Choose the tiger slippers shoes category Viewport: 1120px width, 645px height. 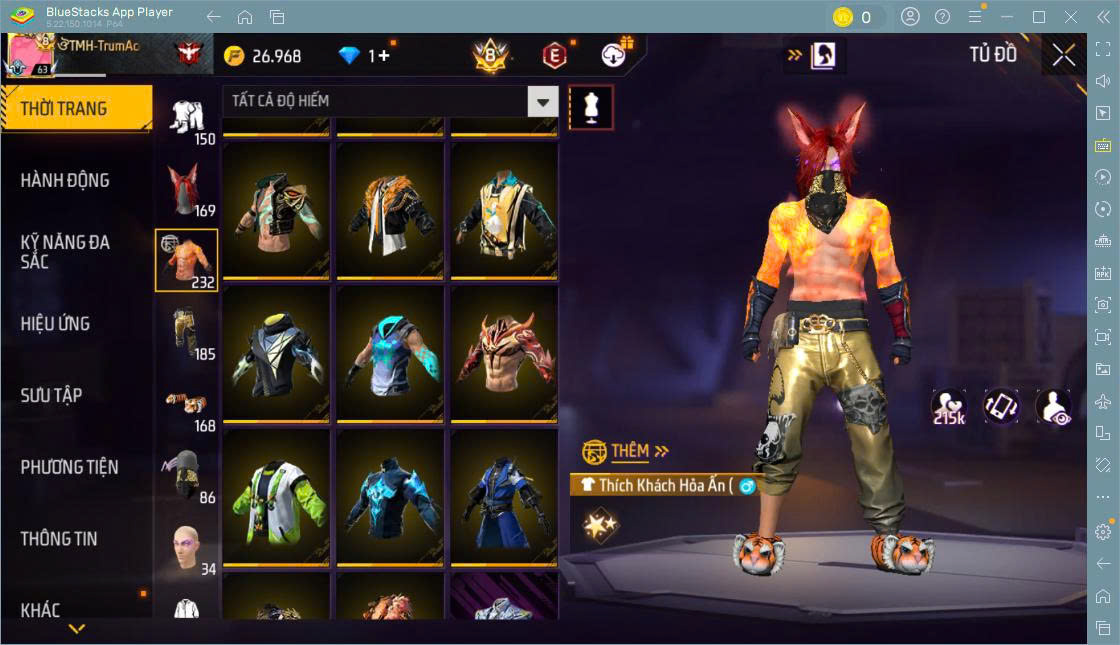188,406
